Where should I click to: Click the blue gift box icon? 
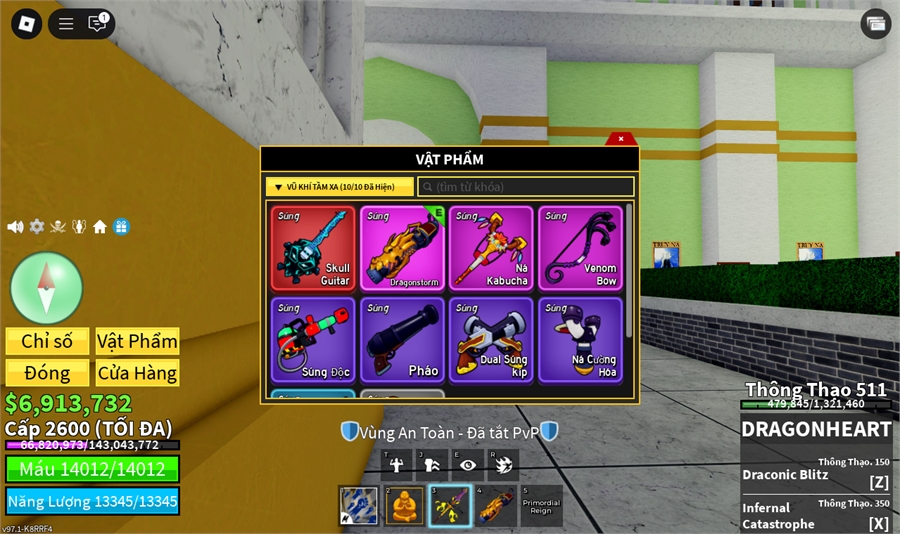pyautogui.click(x=121, y=227)
